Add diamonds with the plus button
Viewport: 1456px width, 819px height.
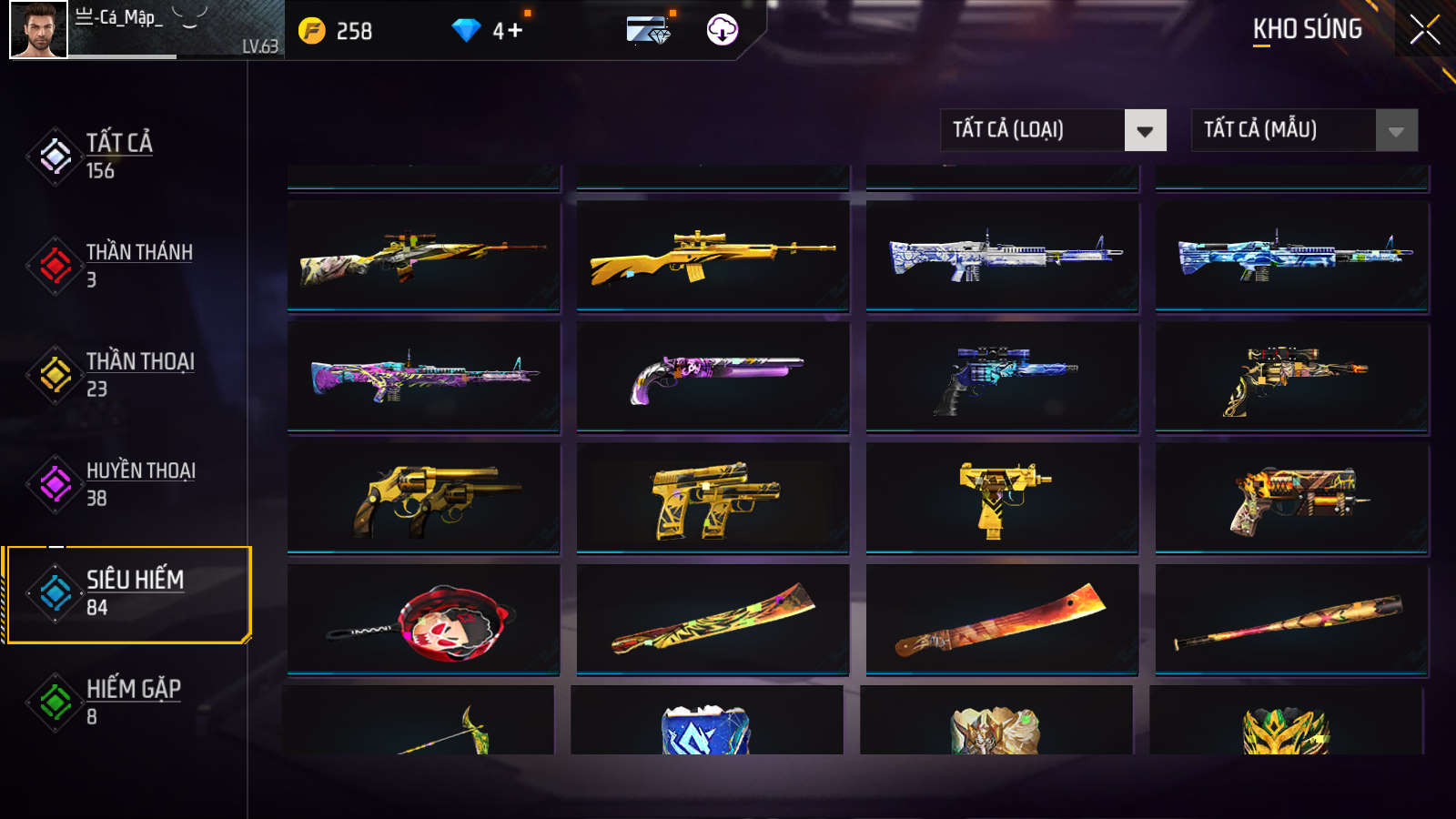coord(515,31)
